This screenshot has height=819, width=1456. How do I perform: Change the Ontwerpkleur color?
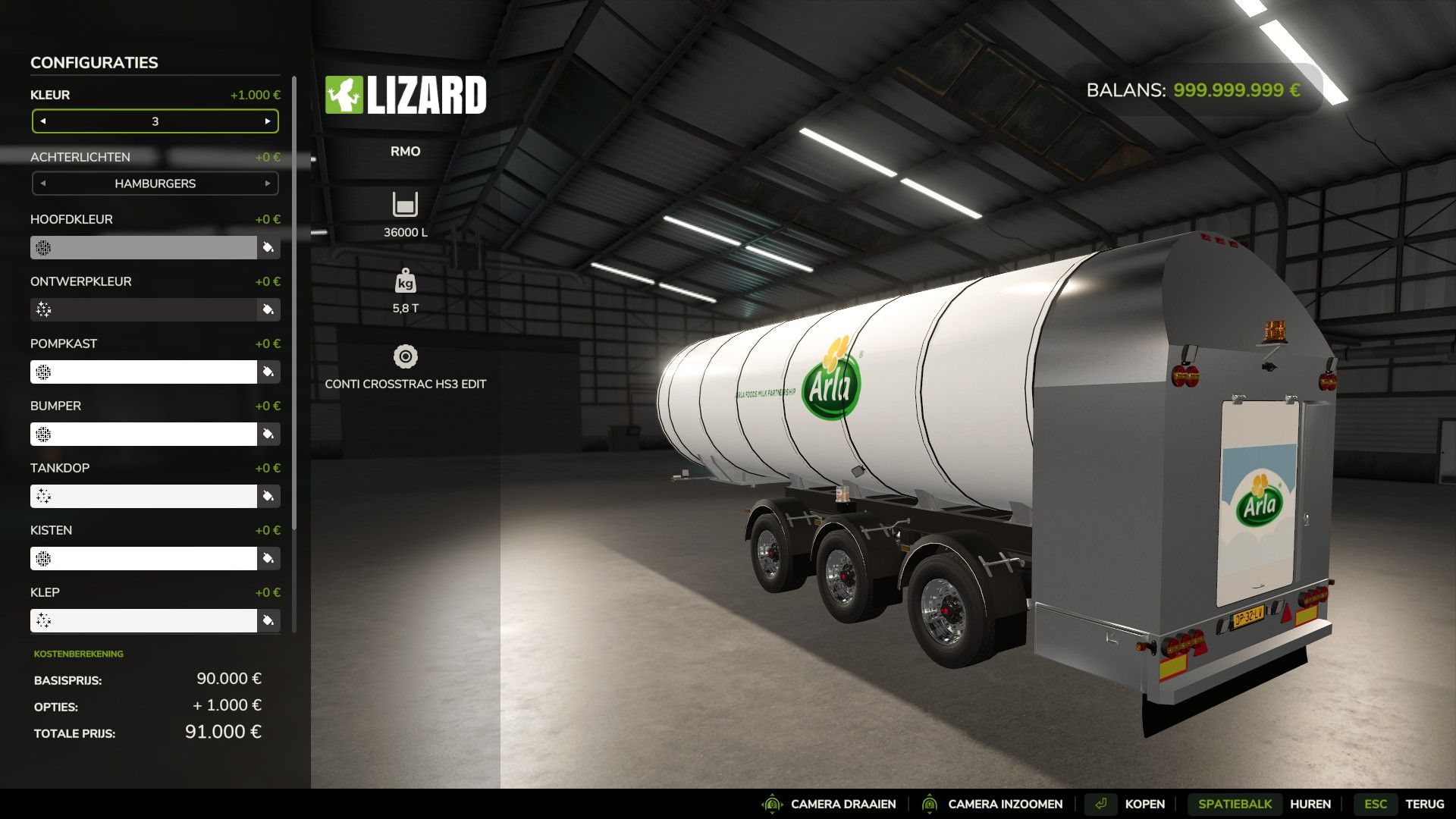pos(268,309)
